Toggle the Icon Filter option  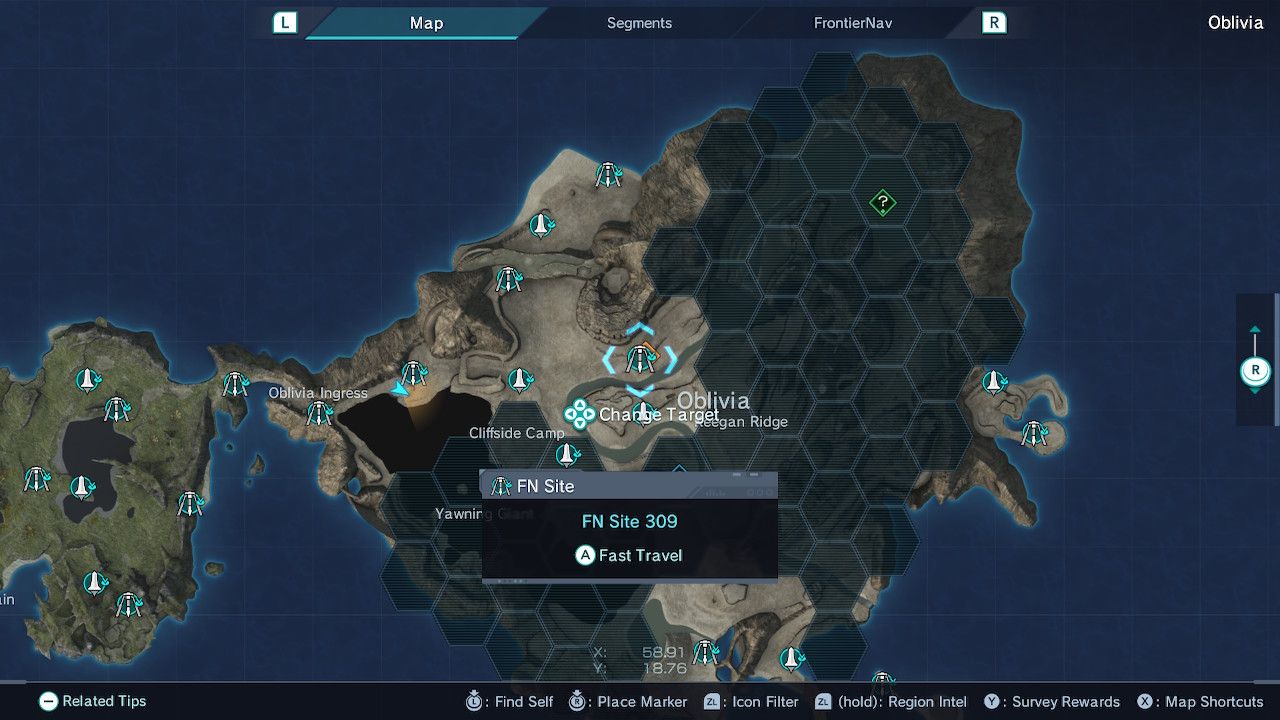752,702
